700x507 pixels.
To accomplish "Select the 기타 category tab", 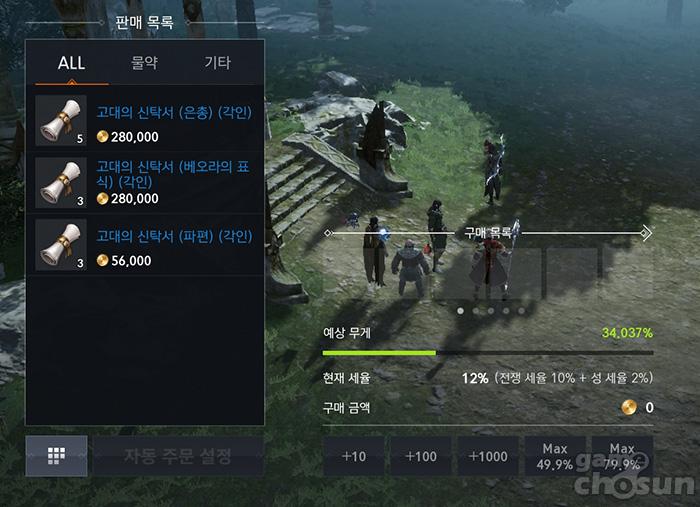I will click(217, 63).
